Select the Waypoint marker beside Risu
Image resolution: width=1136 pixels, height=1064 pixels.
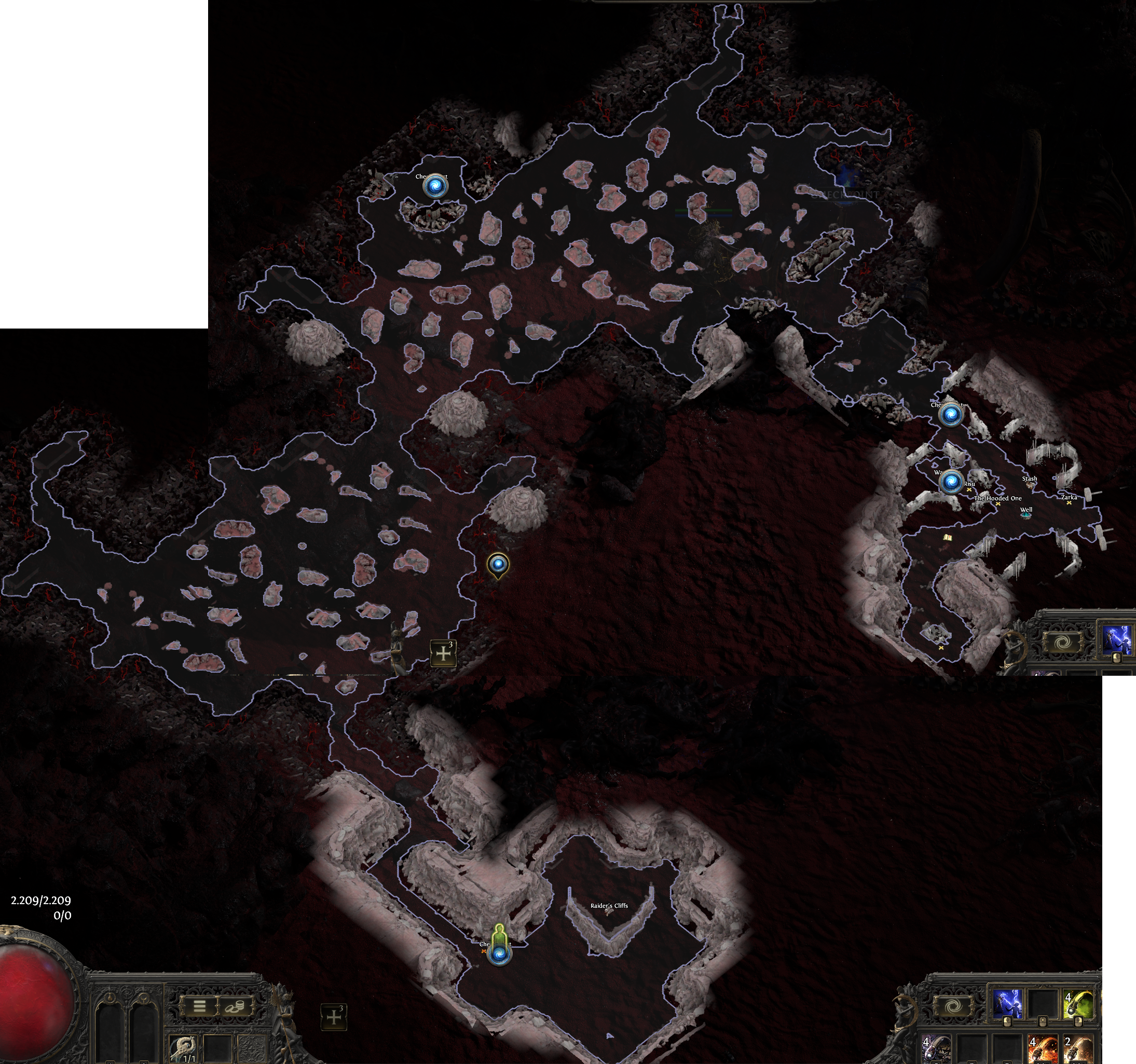coord(951,482)
